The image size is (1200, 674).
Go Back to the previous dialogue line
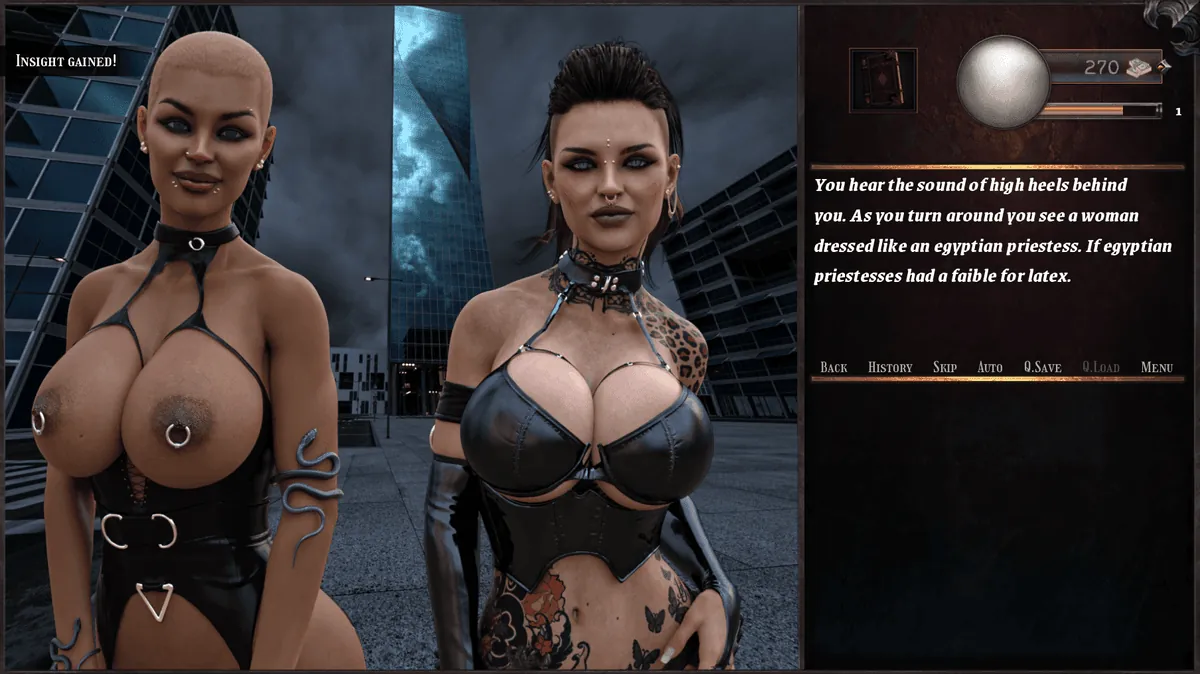point(833,367)
